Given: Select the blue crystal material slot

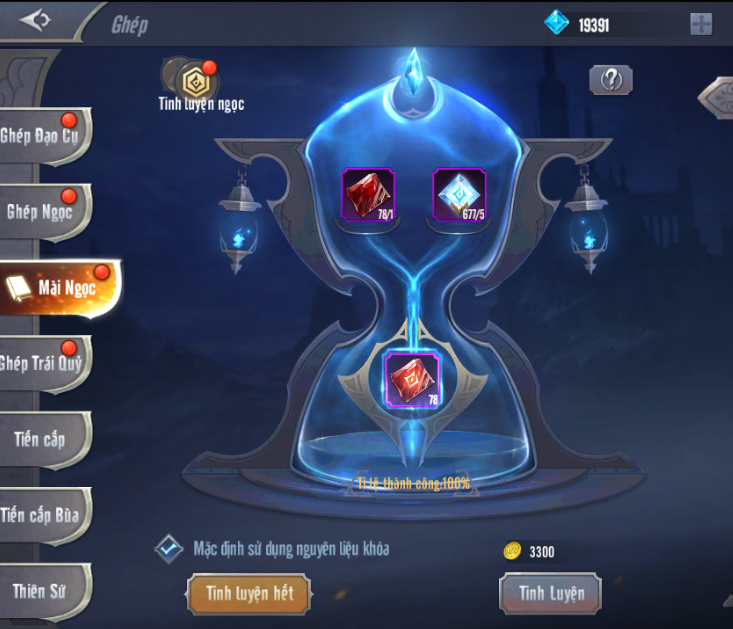Looking at the screenshot, I should pos(459,194).
